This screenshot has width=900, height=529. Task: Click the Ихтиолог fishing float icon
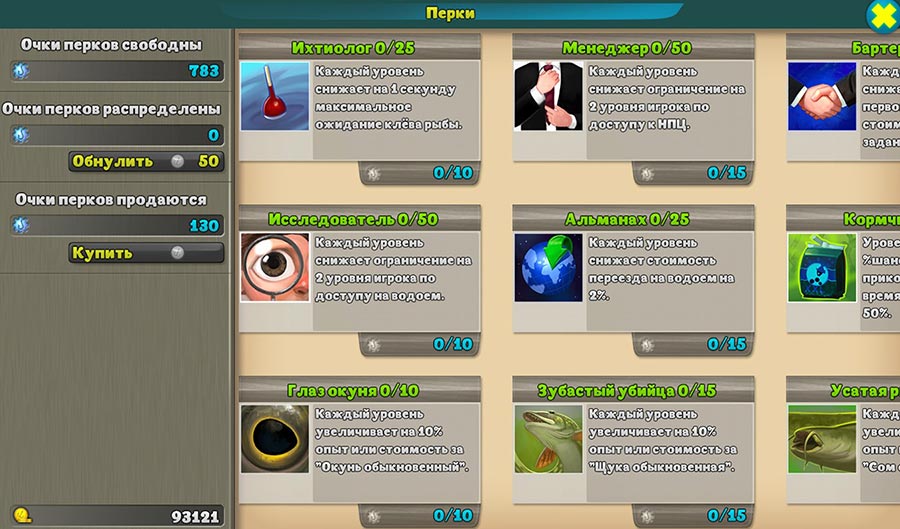click(275, 96)
